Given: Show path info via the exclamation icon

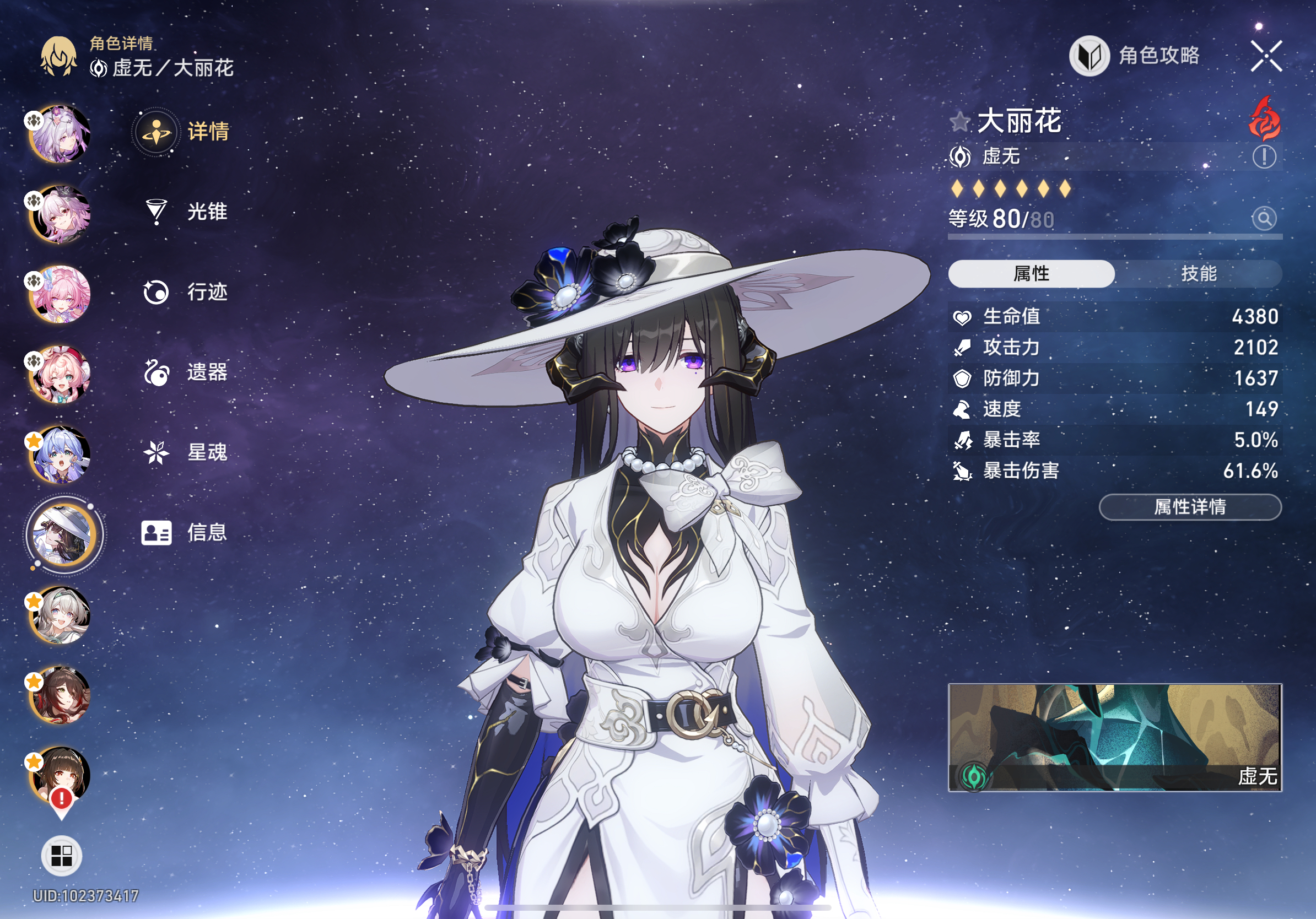Looking at the screenshot, I should [1264, 156].
